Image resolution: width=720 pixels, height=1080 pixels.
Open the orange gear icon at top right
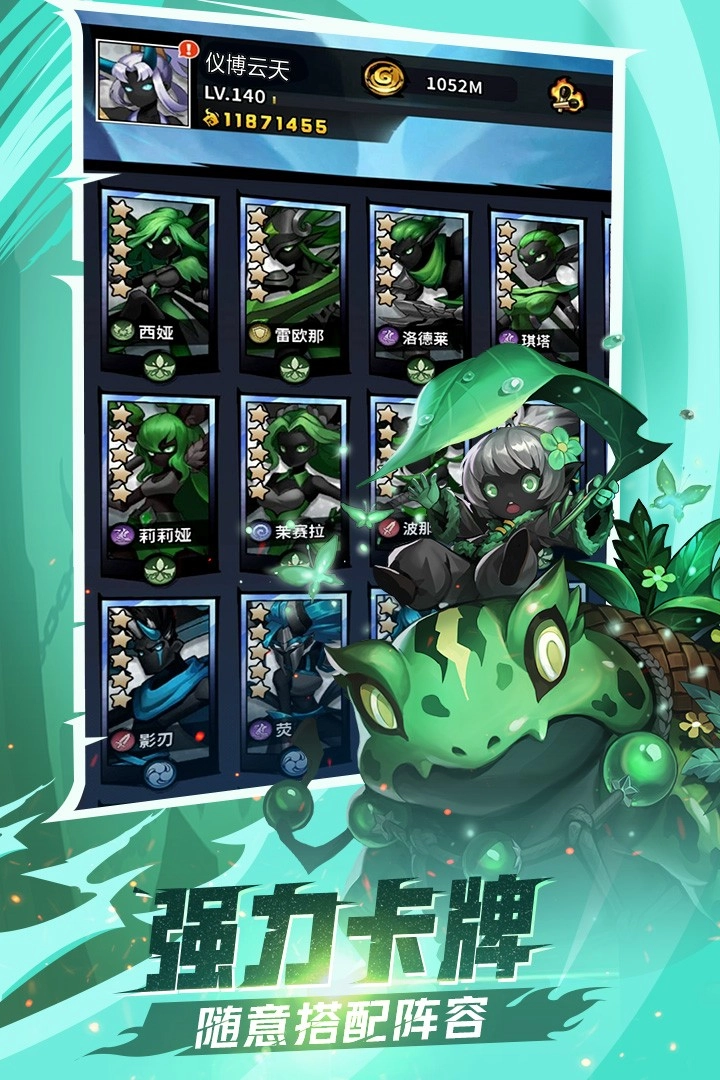click(565, 94)
